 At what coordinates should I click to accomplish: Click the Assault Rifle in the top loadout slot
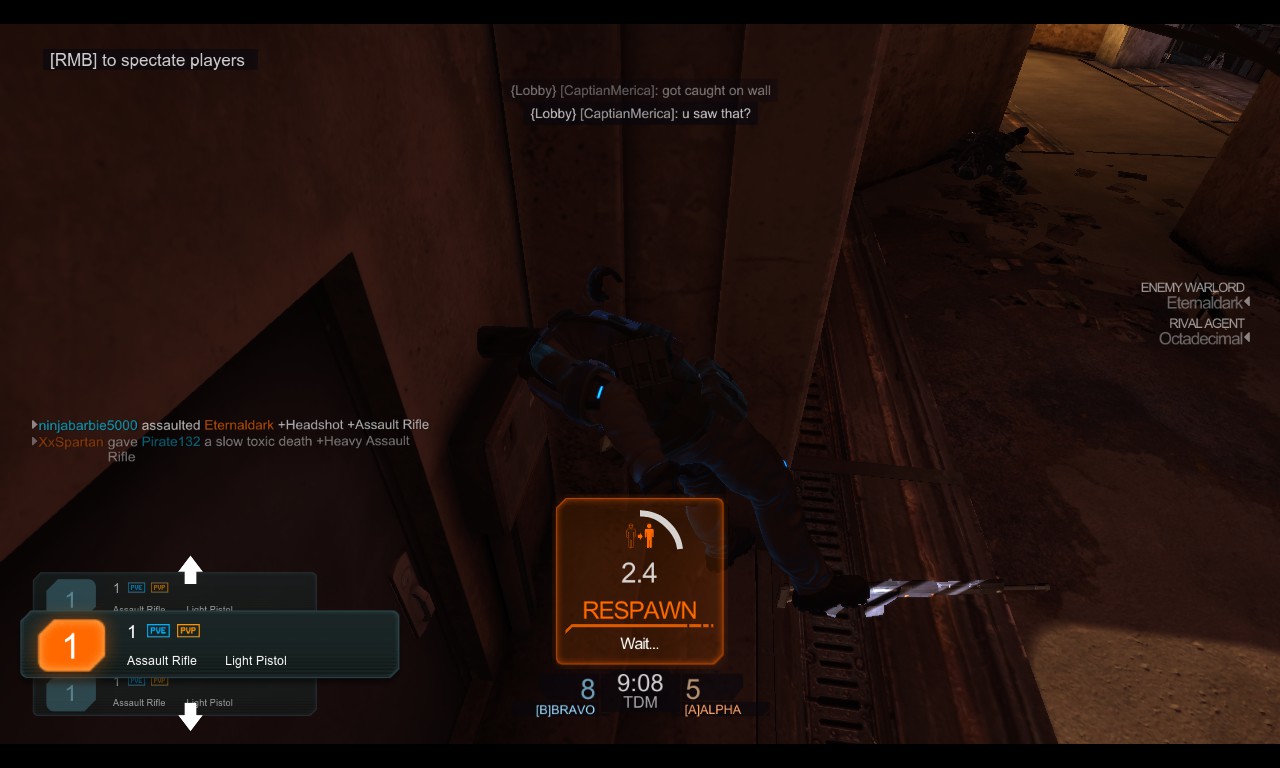click(138, 610)
